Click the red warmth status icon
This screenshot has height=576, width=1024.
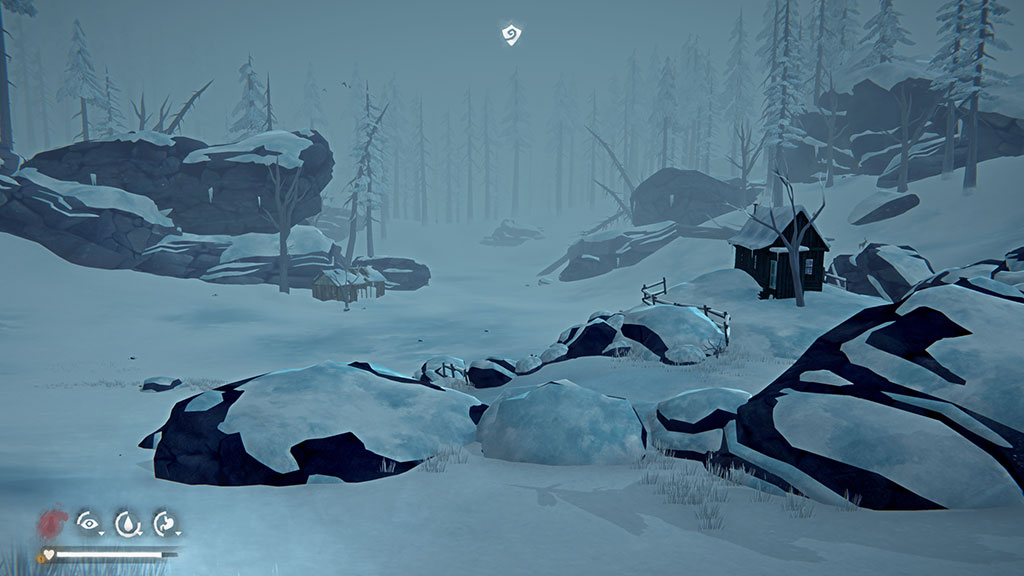click(54, 522)
